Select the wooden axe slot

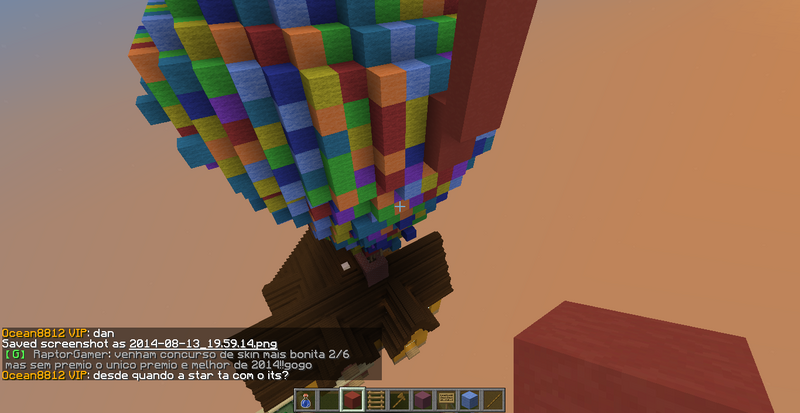(x=398, y=400)
